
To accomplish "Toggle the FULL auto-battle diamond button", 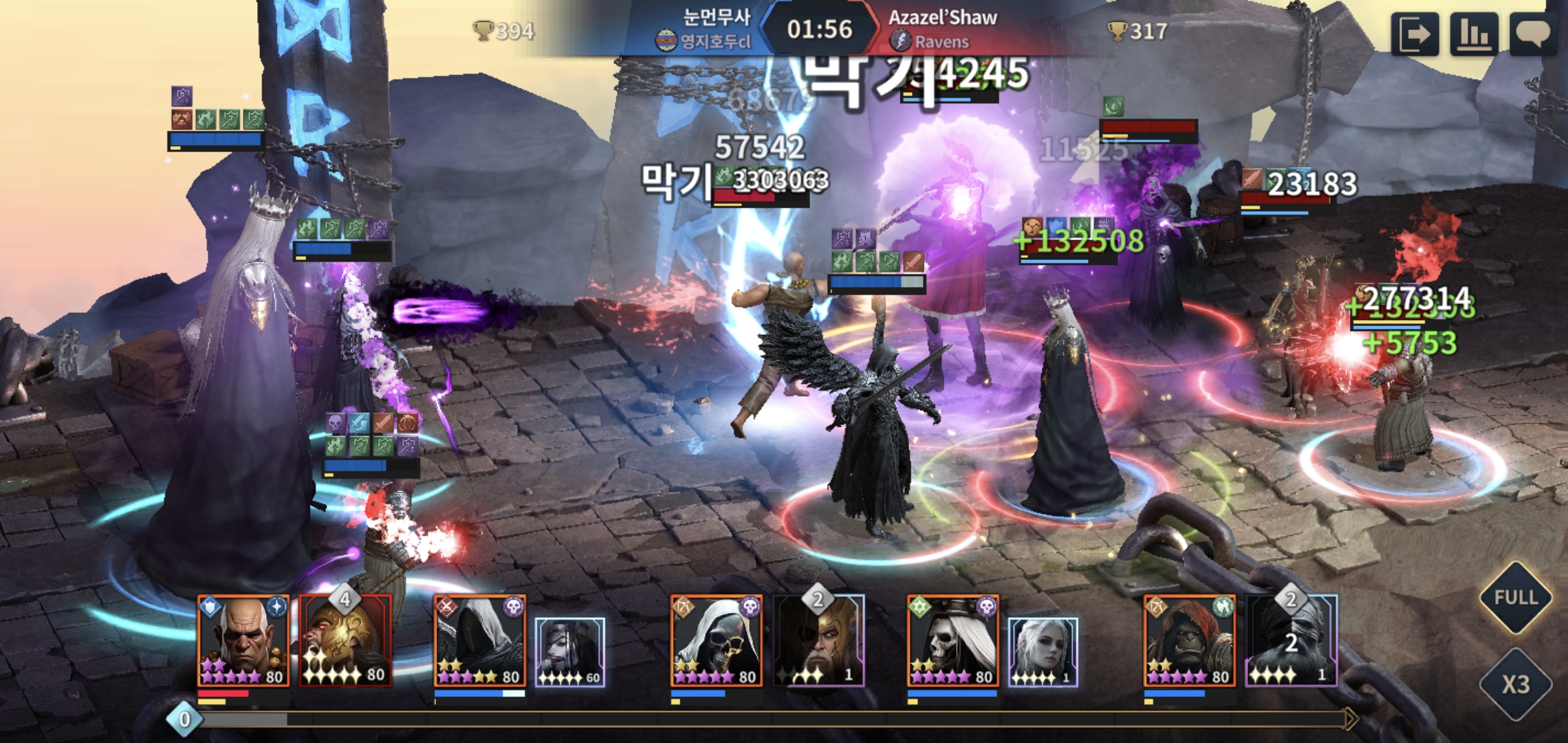I will click(1515, 597).
